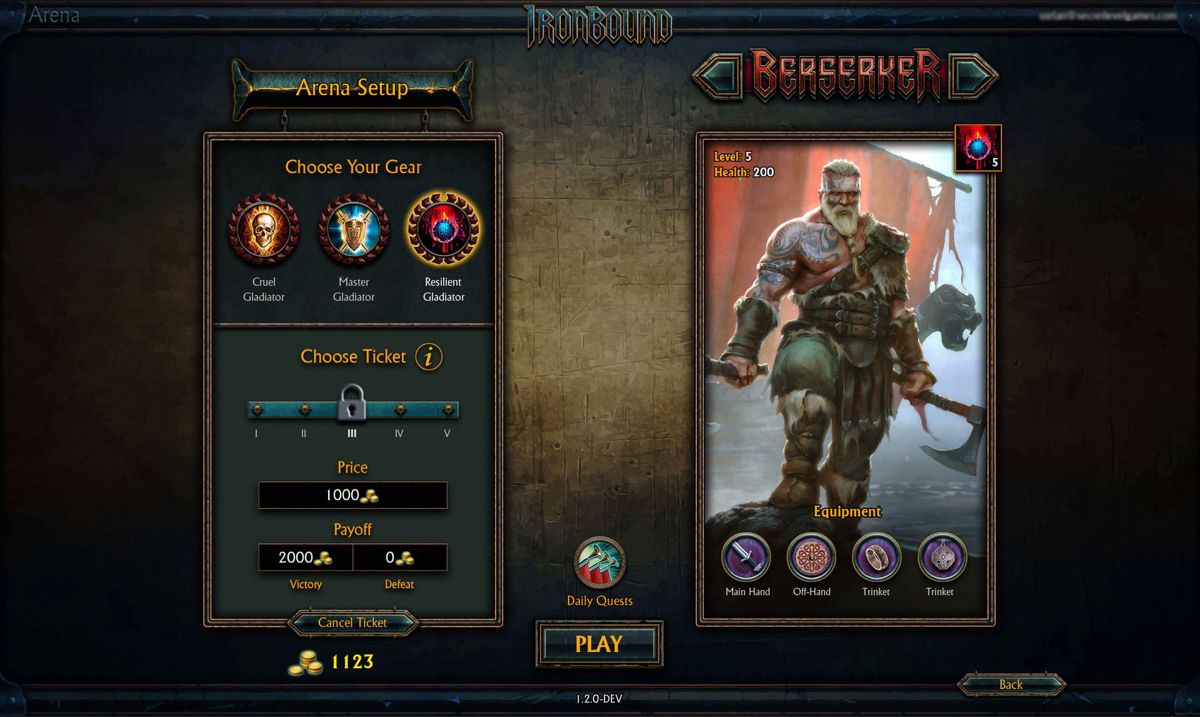
Task: Set the ticket slider to tier I
Action: (x=257, y=409)
